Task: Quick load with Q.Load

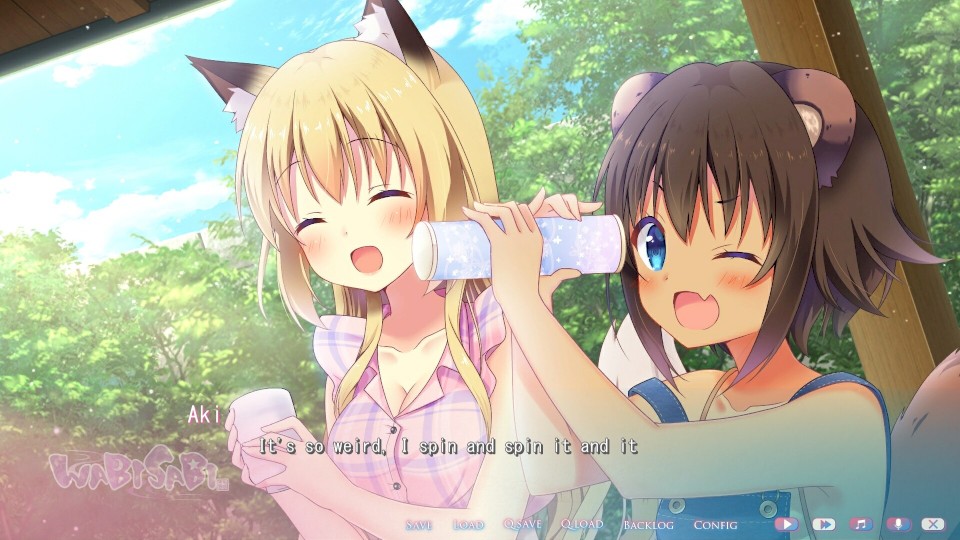Action: tap(582, 524)
